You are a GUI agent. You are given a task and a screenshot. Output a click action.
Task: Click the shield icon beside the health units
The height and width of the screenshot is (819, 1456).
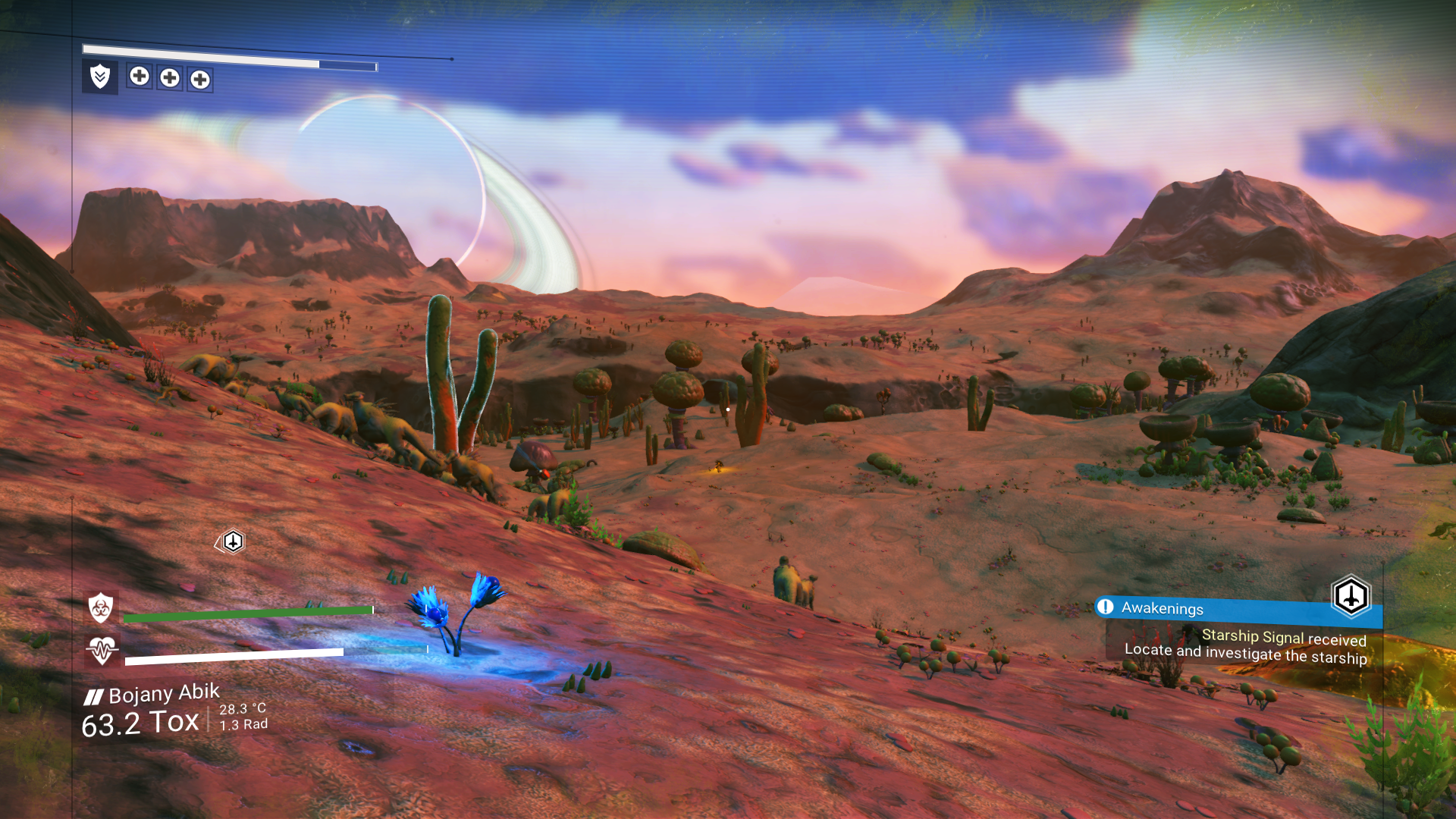[x=100, y=77]
